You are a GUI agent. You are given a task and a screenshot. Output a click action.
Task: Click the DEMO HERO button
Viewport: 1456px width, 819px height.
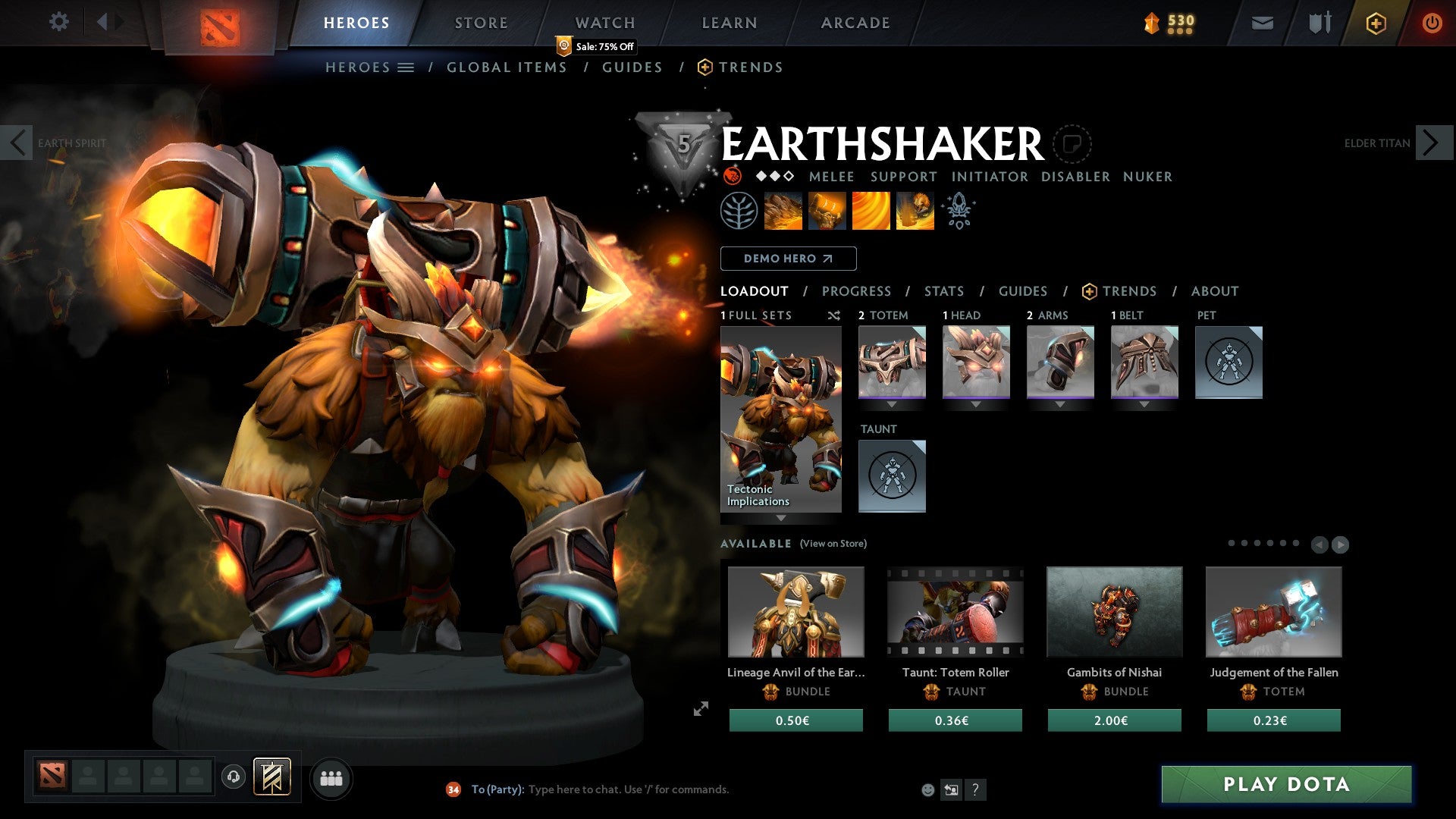coord(789,259)
